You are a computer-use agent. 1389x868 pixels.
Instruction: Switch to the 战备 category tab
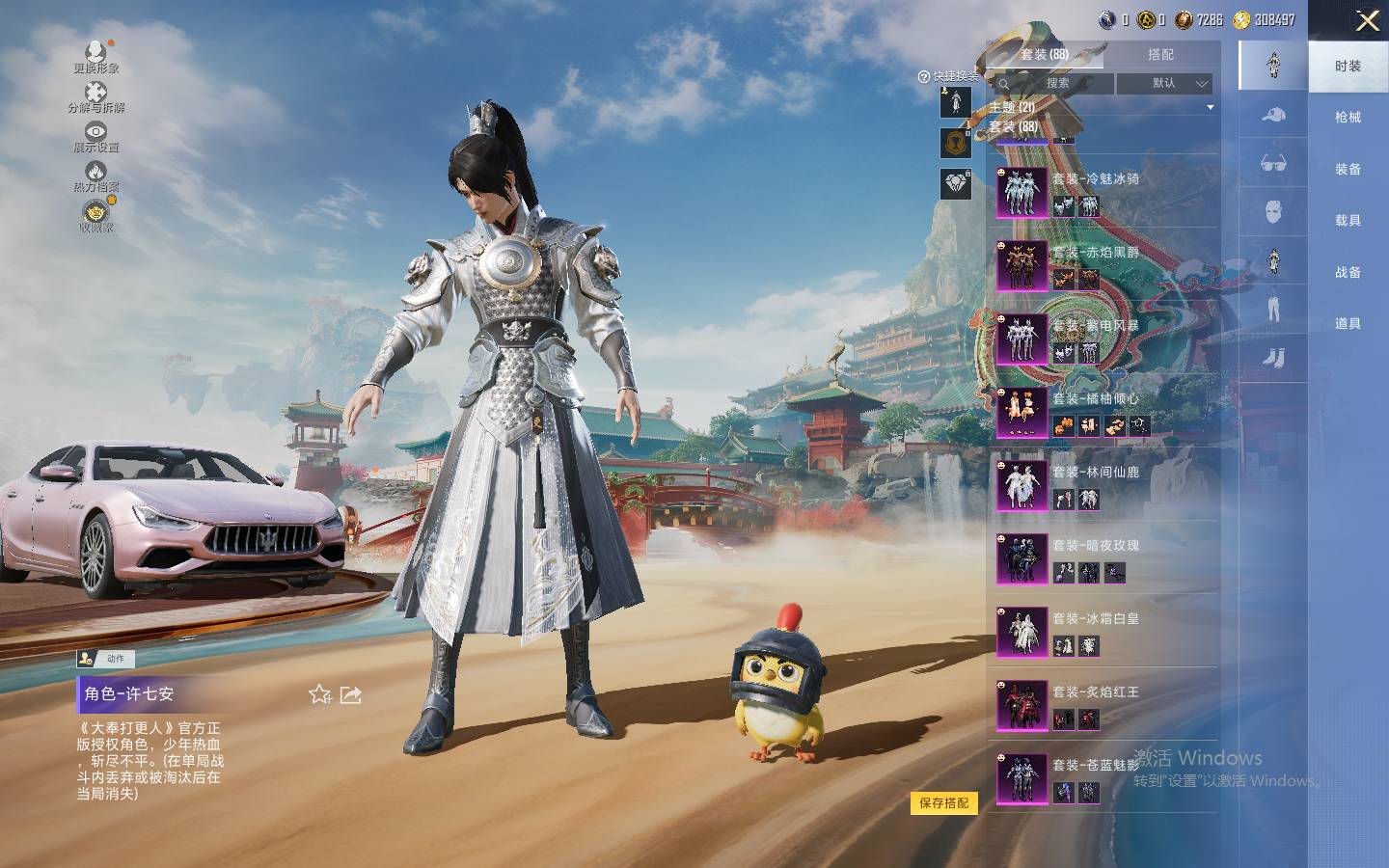pyautogui.click(x=1348, y=273)
